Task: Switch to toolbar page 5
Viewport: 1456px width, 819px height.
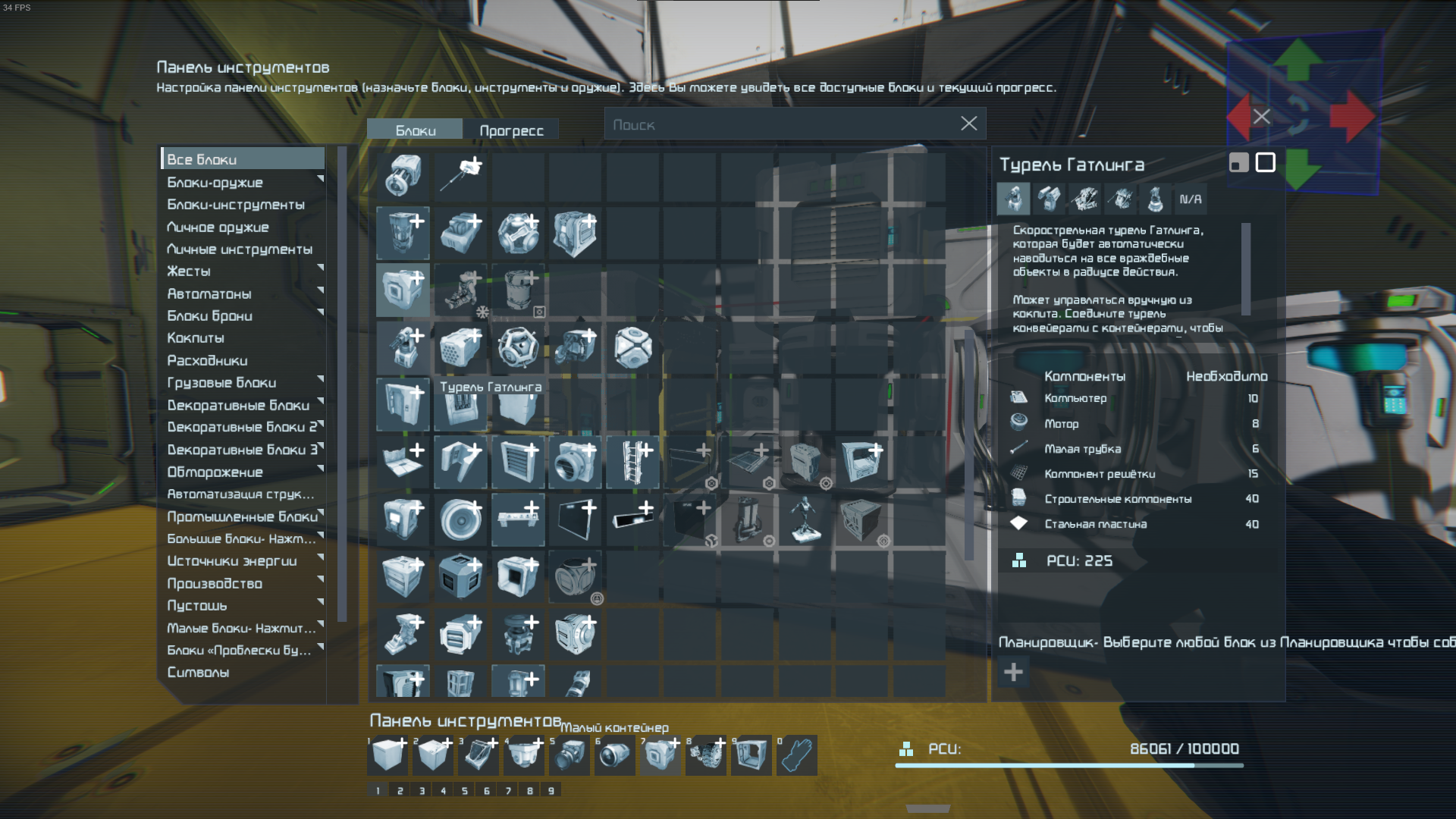Action: point(465,790)
